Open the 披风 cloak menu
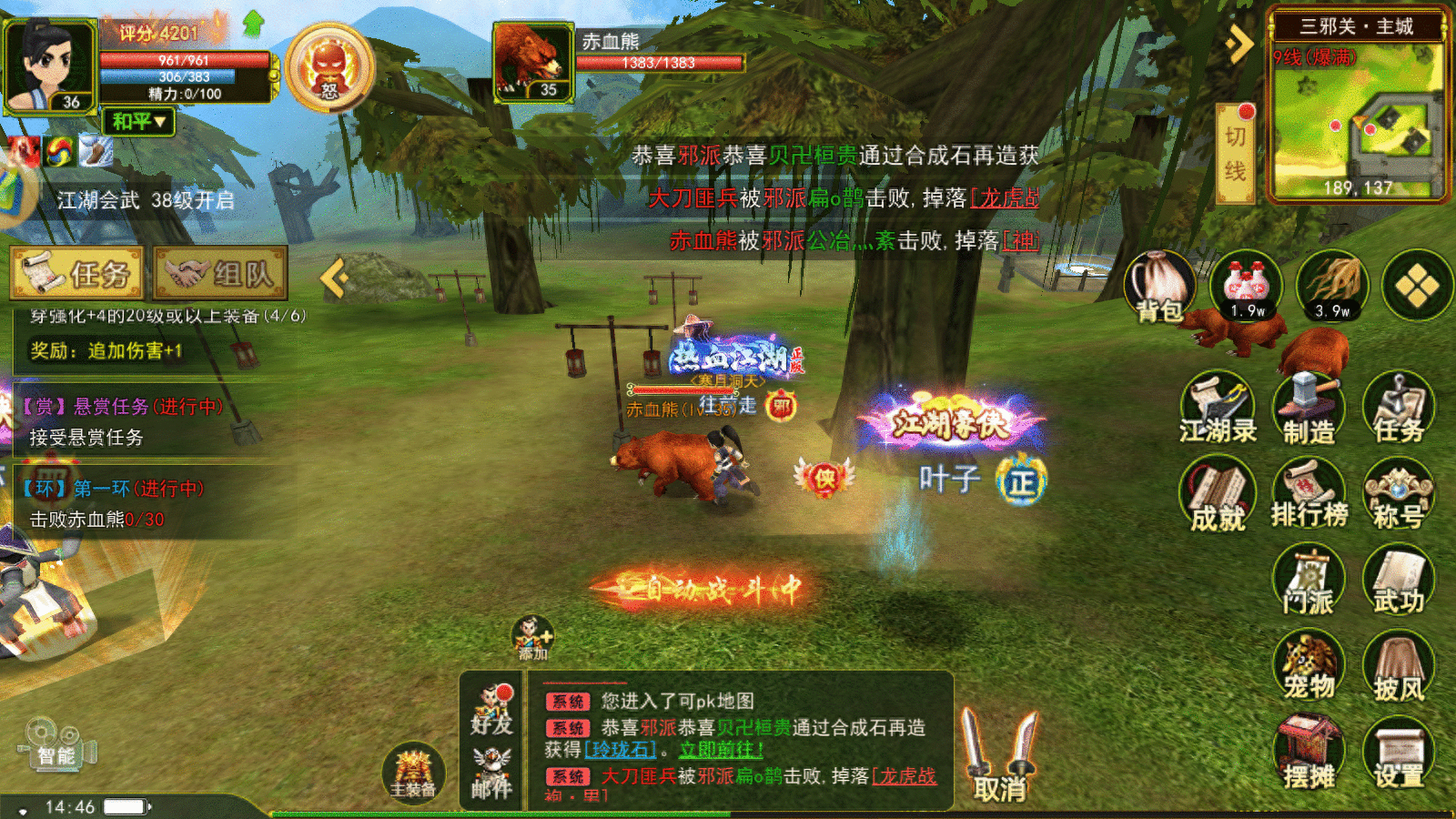The height and width of the screenshot is (819, 1456). tap(1399, 668)
